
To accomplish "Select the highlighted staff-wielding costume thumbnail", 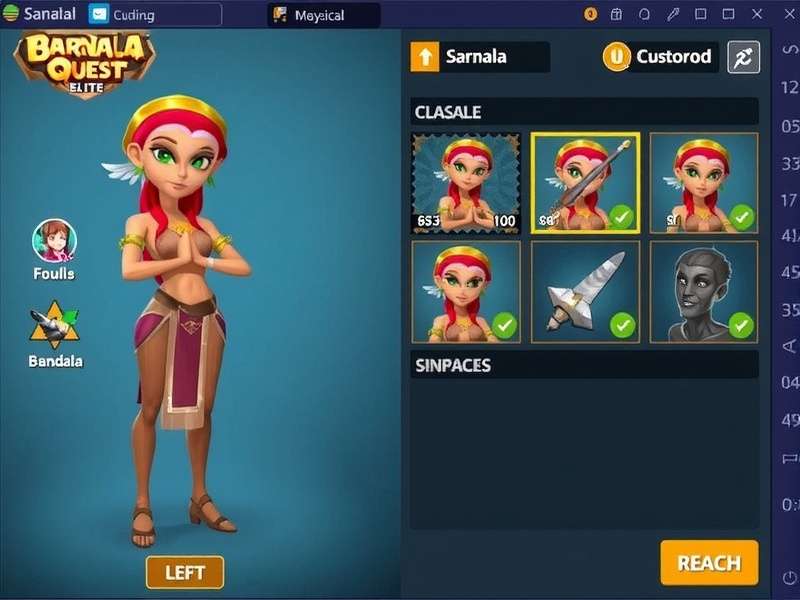I will [585, 183].
